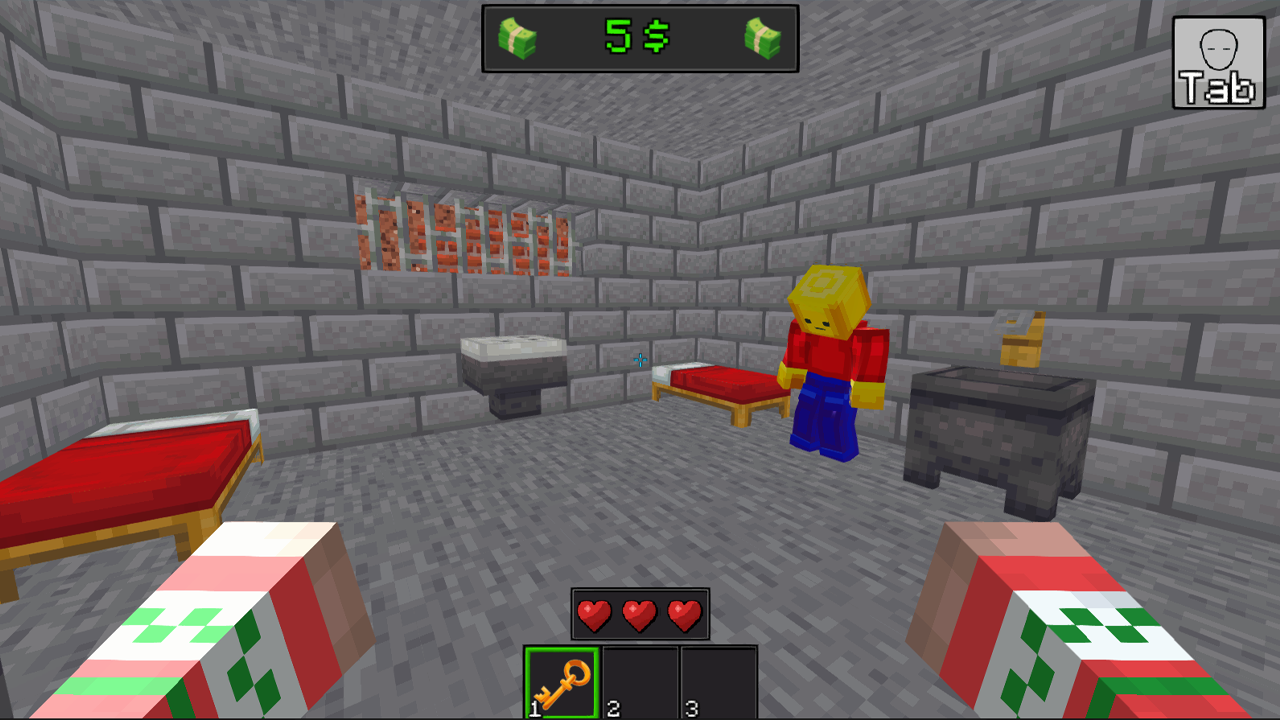Click the left money stack icon
The width and height of the screenshot is (1280, 720).
point(518,40)
